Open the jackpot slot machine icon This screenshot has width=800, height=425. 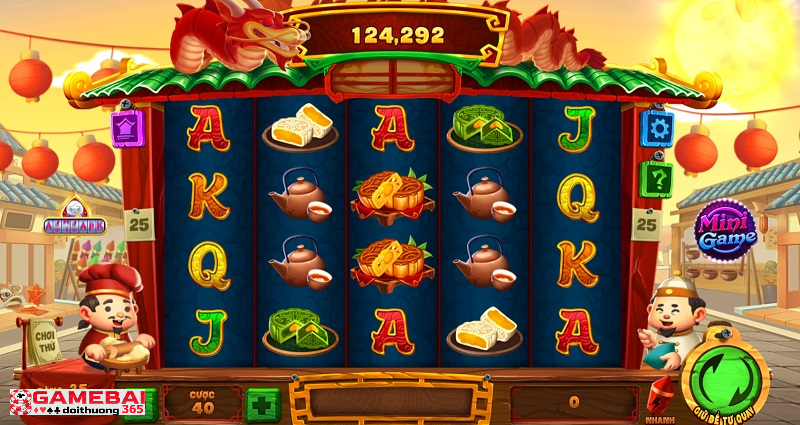74,215
